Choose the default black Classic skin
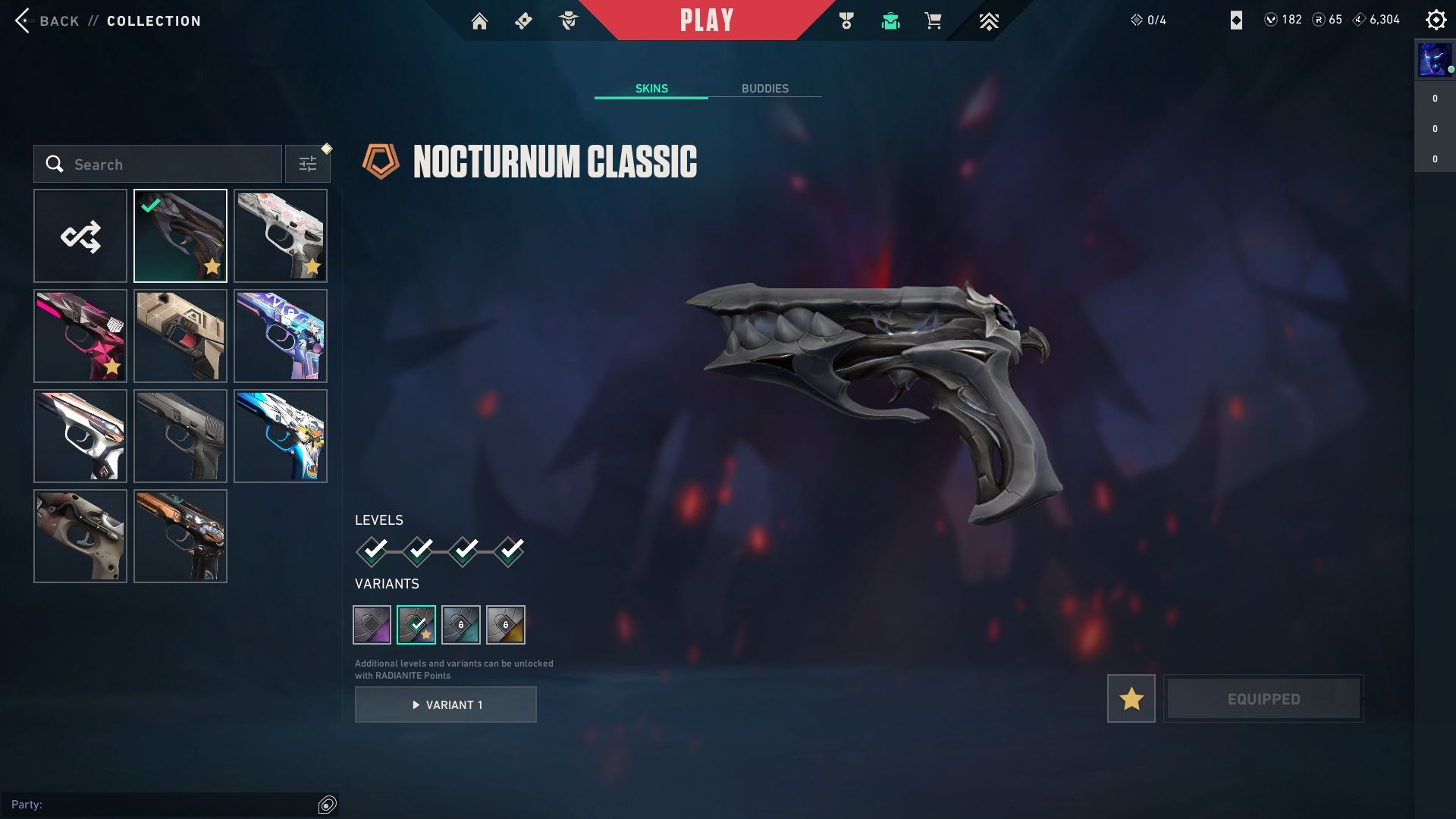The image size is (1456, 819). [180, 436]
